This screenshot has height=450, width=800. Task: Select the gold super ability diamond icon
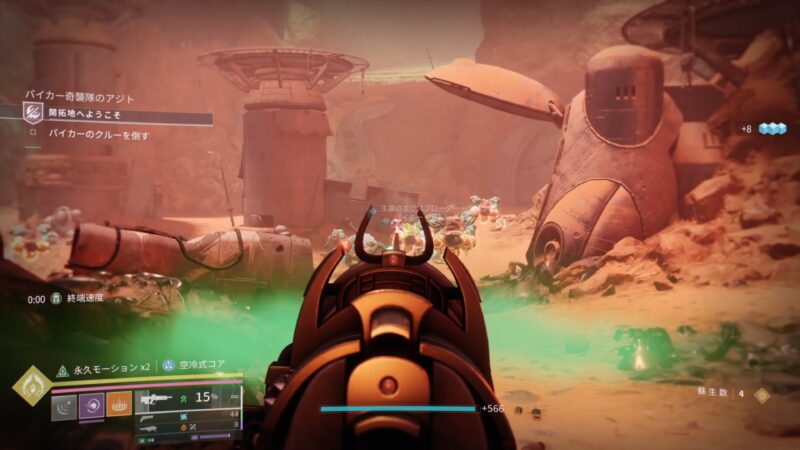[x=32, y=385]
